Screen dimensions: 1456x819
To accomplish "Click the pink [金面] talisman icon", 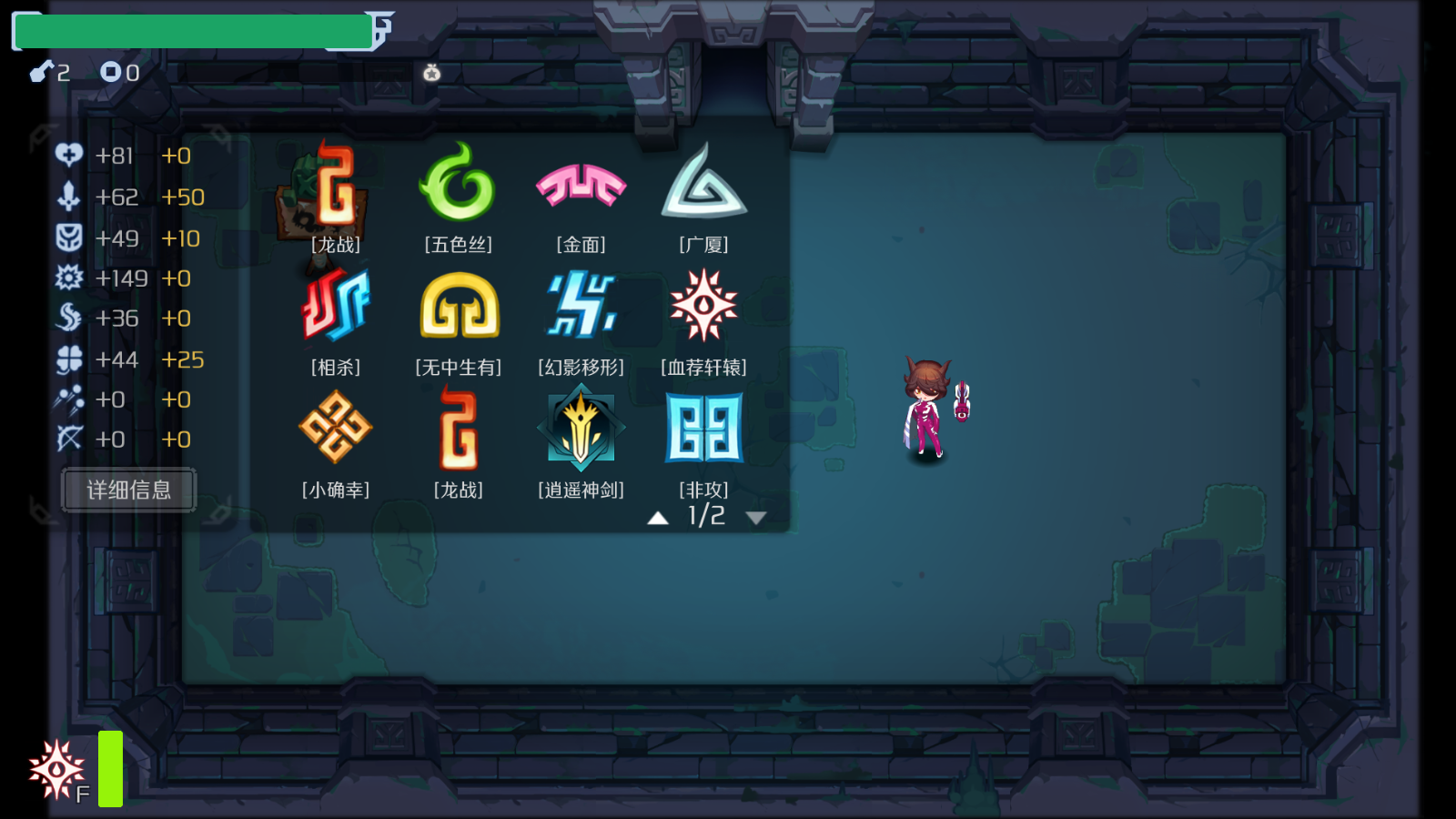I will point(581,185).
